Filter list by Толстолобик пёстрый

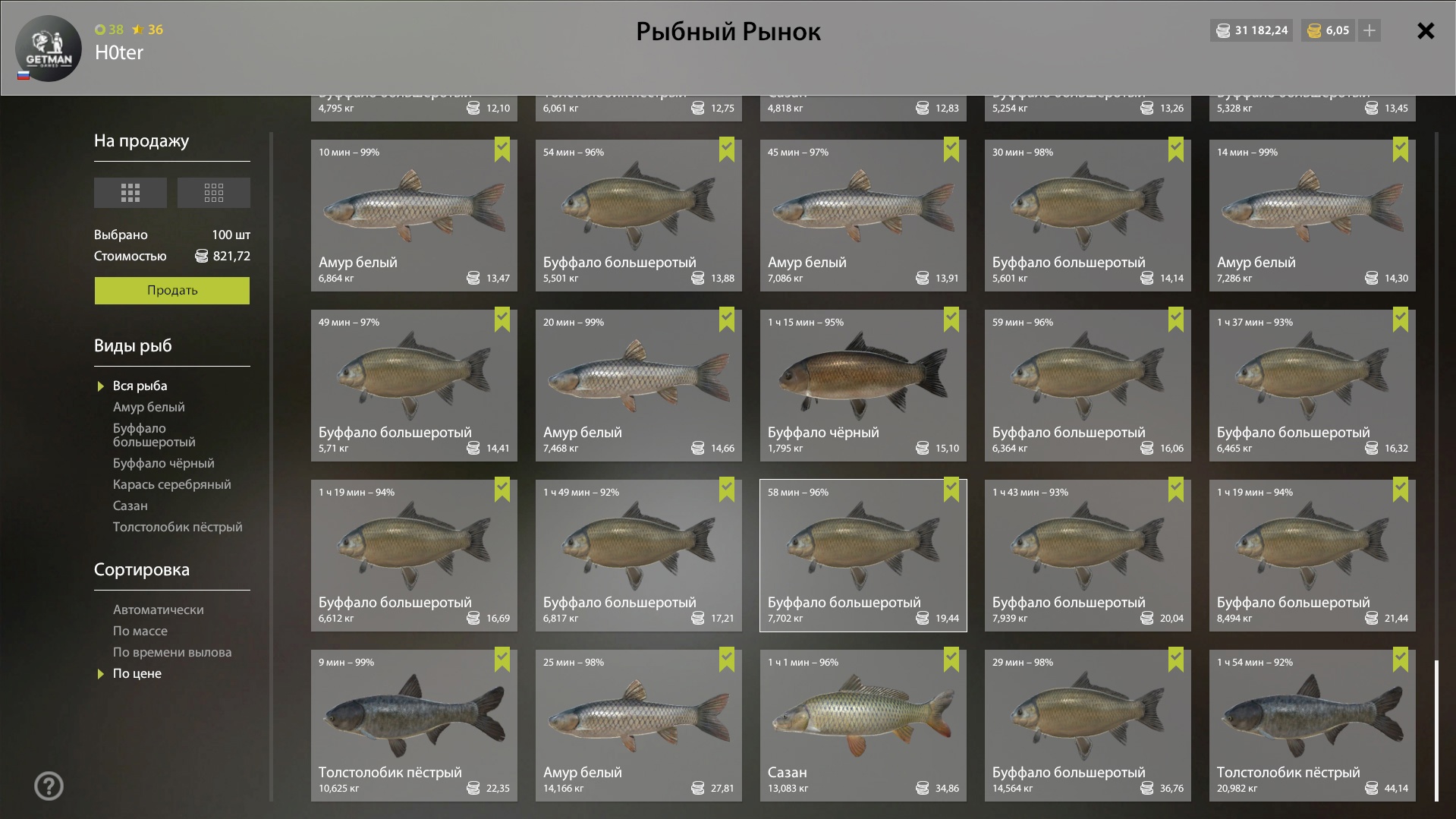178,528
